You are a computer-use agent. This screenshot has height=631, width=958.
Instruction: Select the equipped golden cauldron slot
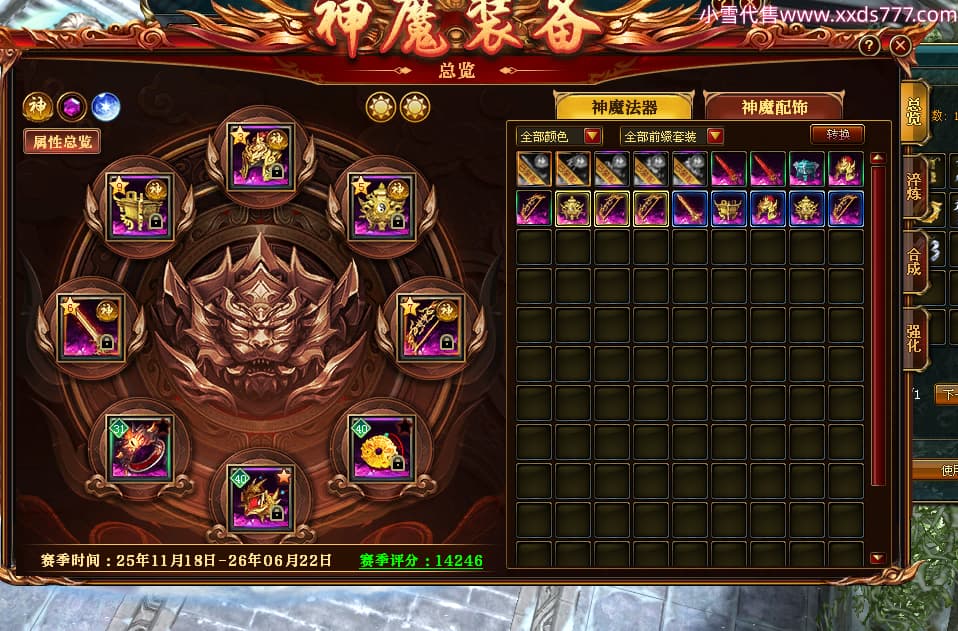(x=140, y=207)
